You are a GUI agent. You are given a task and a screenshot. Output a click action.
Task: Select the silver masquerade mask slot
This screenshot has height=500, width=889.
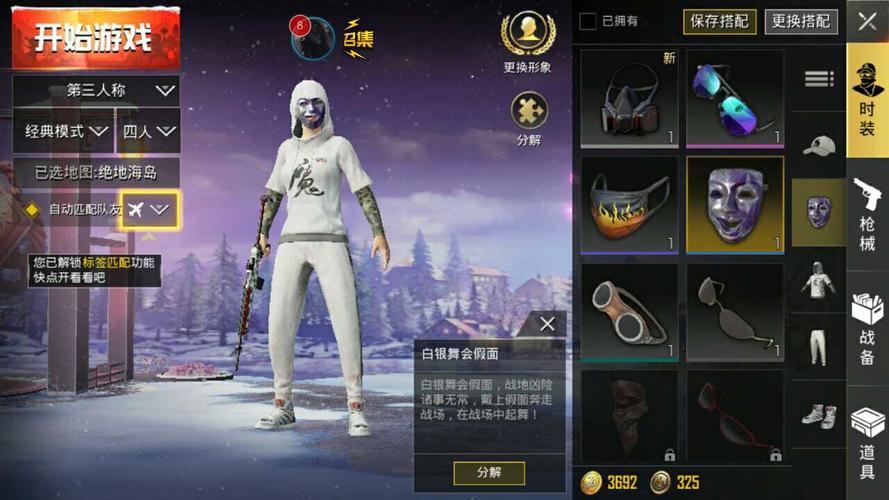pos(735,204)
